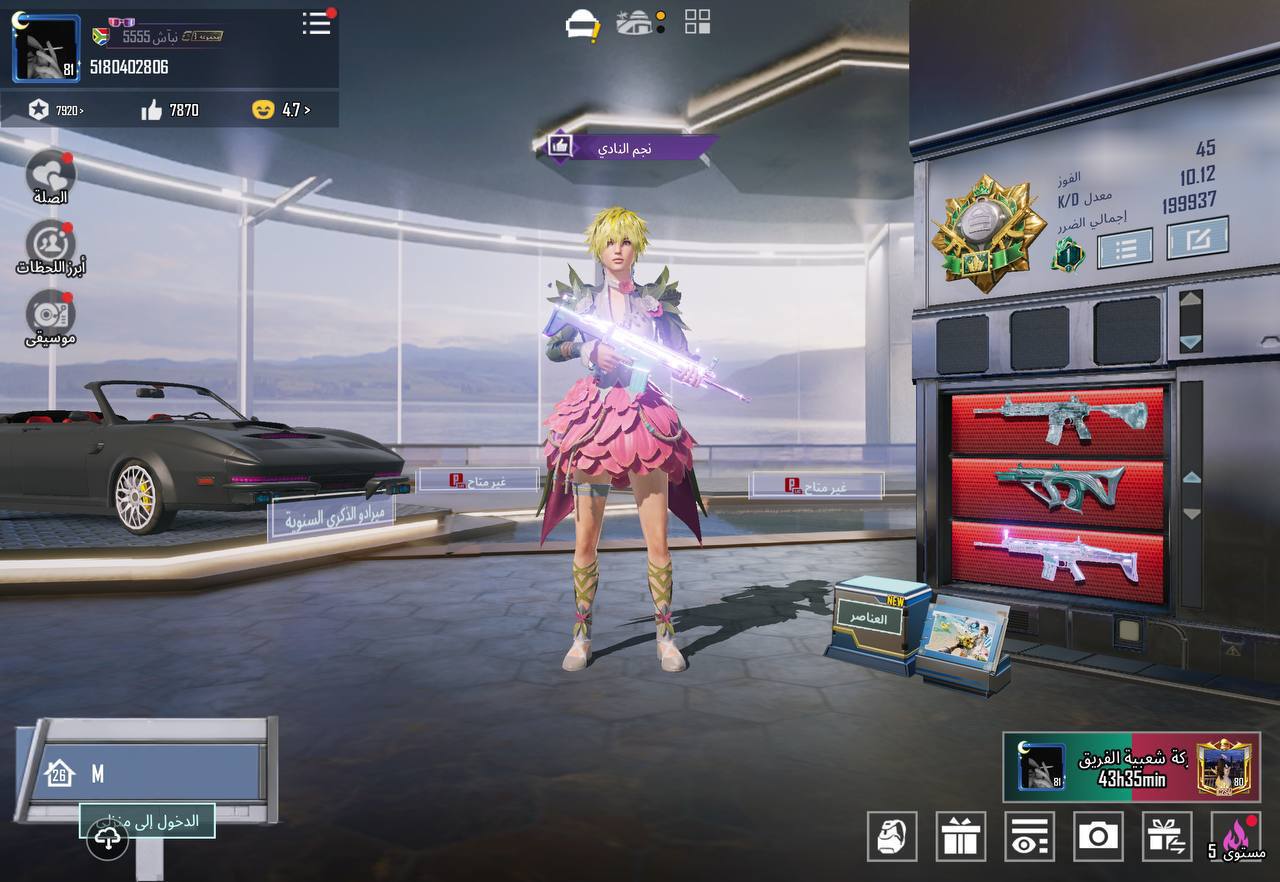The width and height of the screenshot is (1280, 882).
Task: Open the camera screenshot button
Action: 1098,836
